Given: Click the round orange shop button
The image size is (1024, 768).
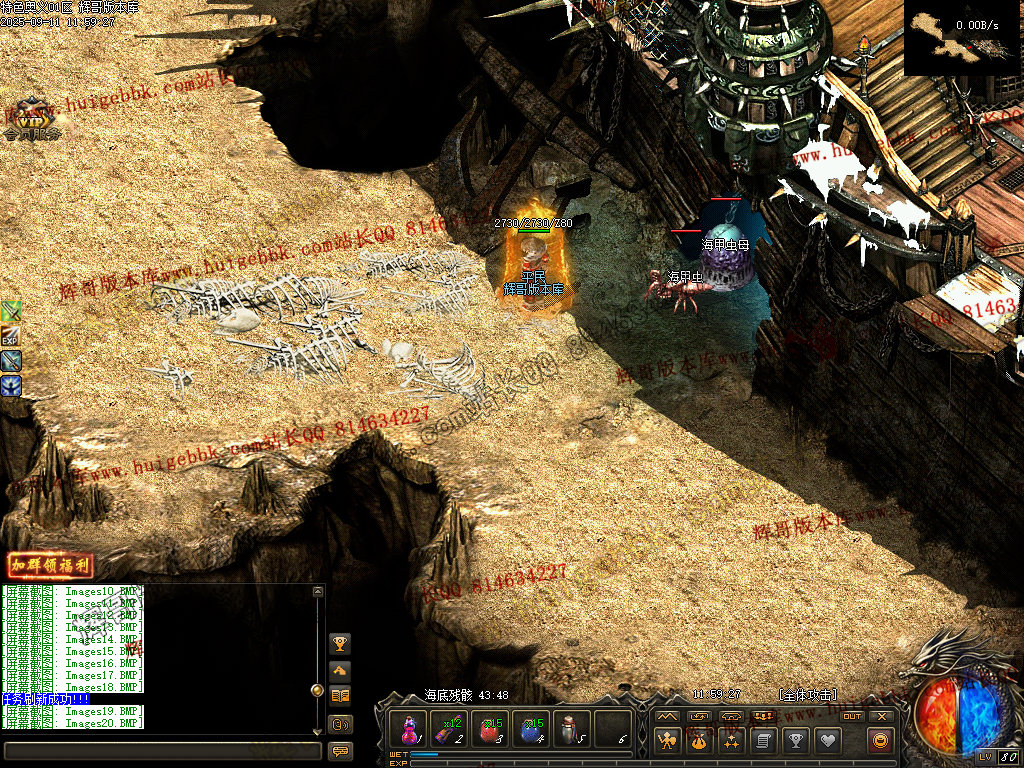Looking at the screenshot, I should pyautogui.click(x=881, y=741).
